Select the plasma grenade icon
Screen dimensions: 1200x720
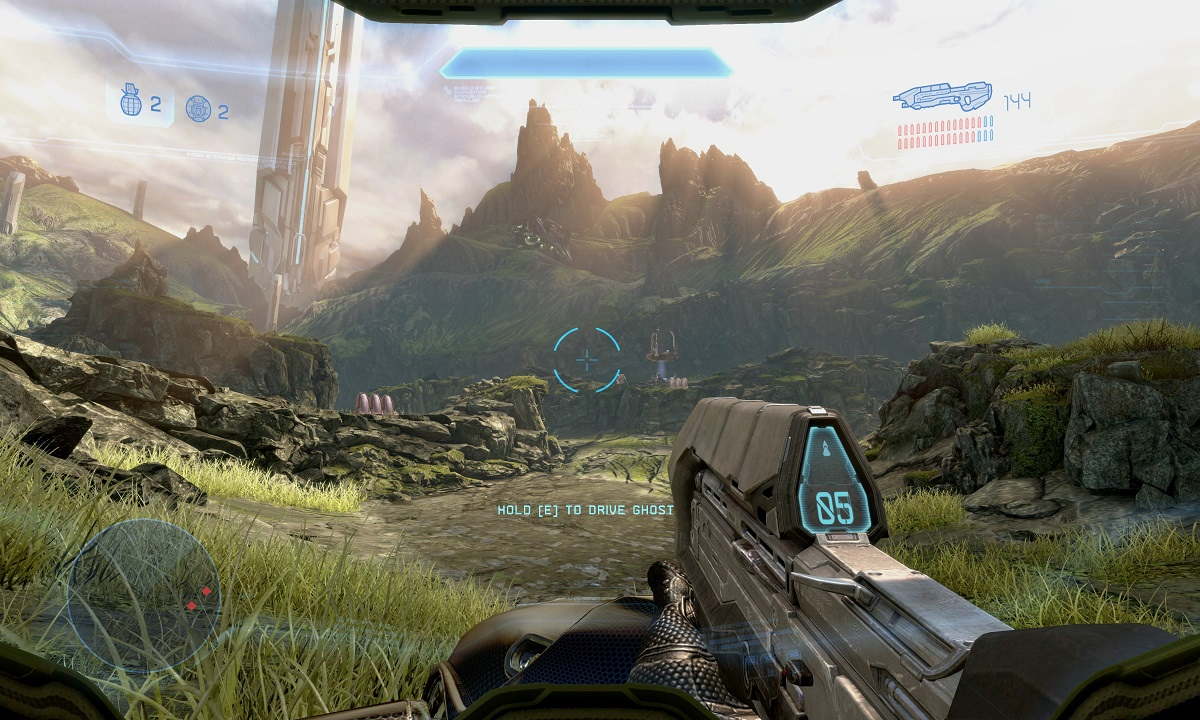pyautogui.click(x=198, y=108)
